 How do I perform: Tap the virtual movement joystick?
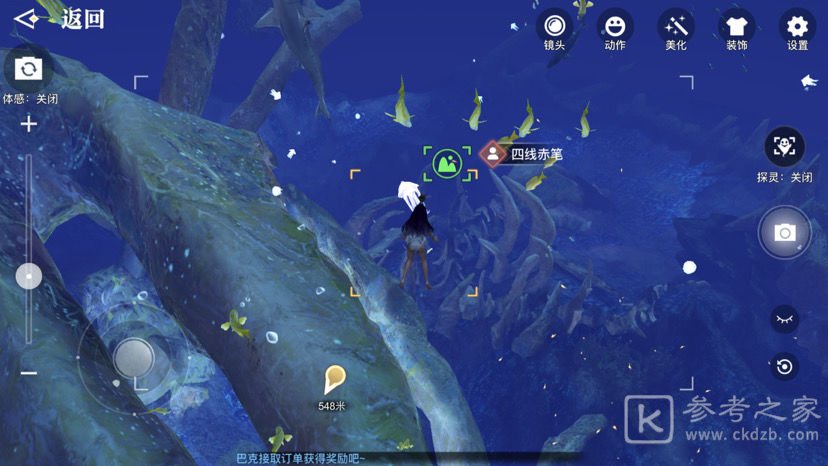click(x=133, y=356)
